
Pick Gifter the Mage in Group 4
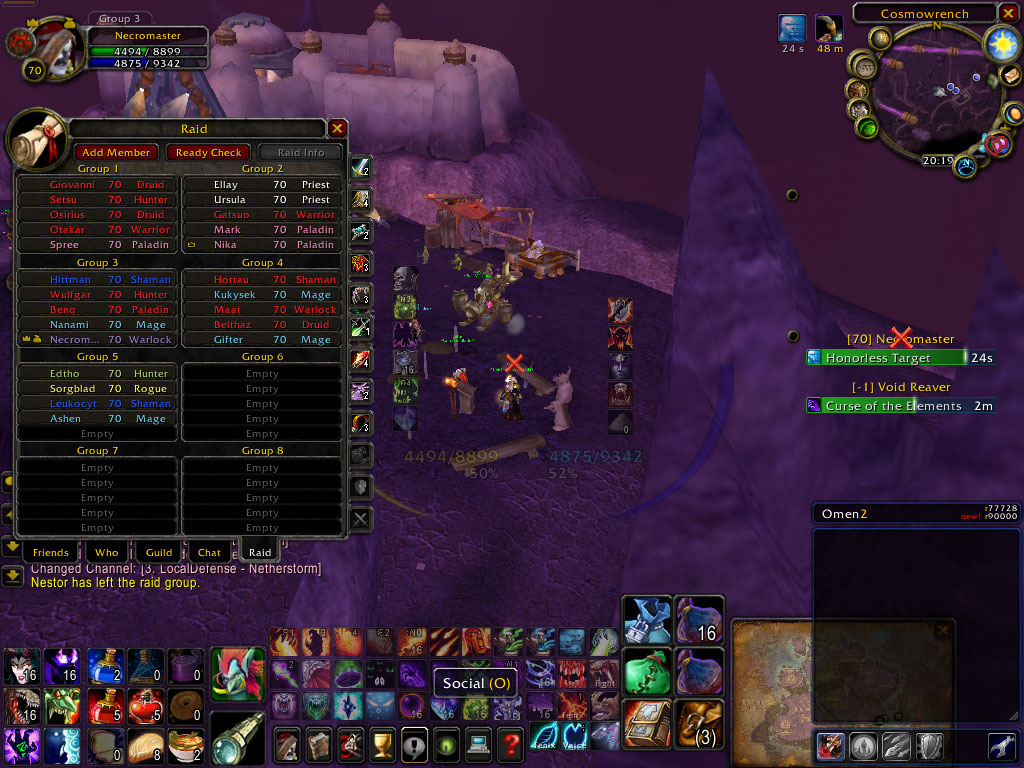point(262,340)
